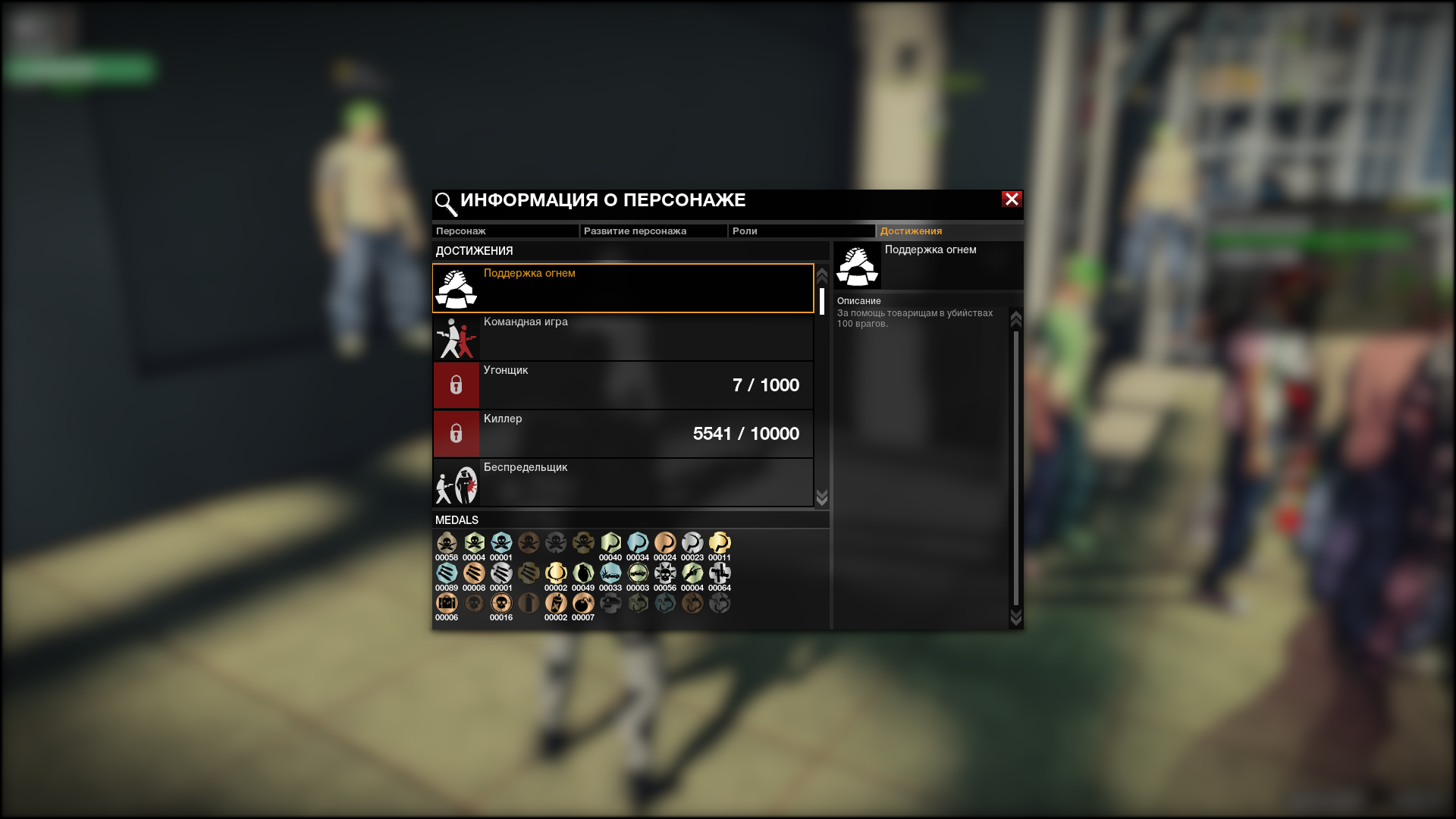The height and width of the screenshot is (819, 1456).
Task: Switch to the Персонаж tab
Action: (x=504, y=231)
